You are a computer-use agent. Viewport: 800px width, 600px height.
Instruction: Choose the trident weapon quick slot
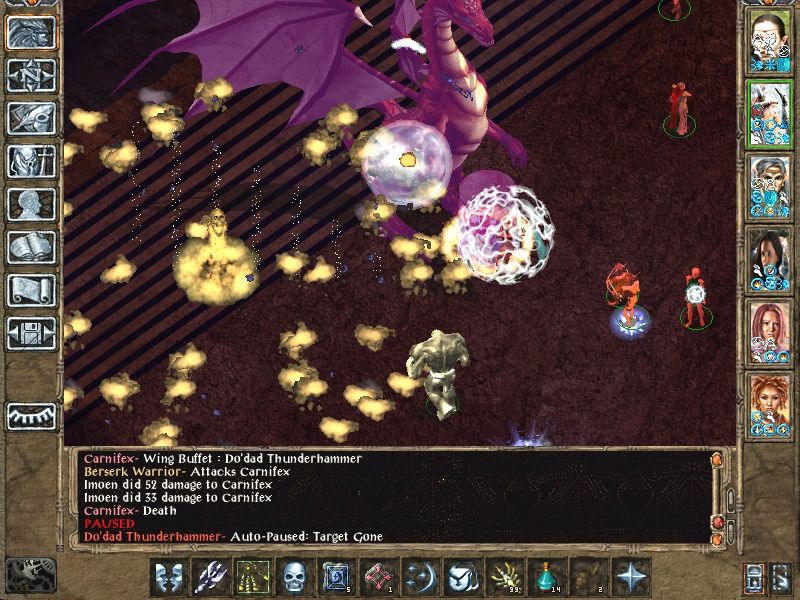click(x=210, y=577)
